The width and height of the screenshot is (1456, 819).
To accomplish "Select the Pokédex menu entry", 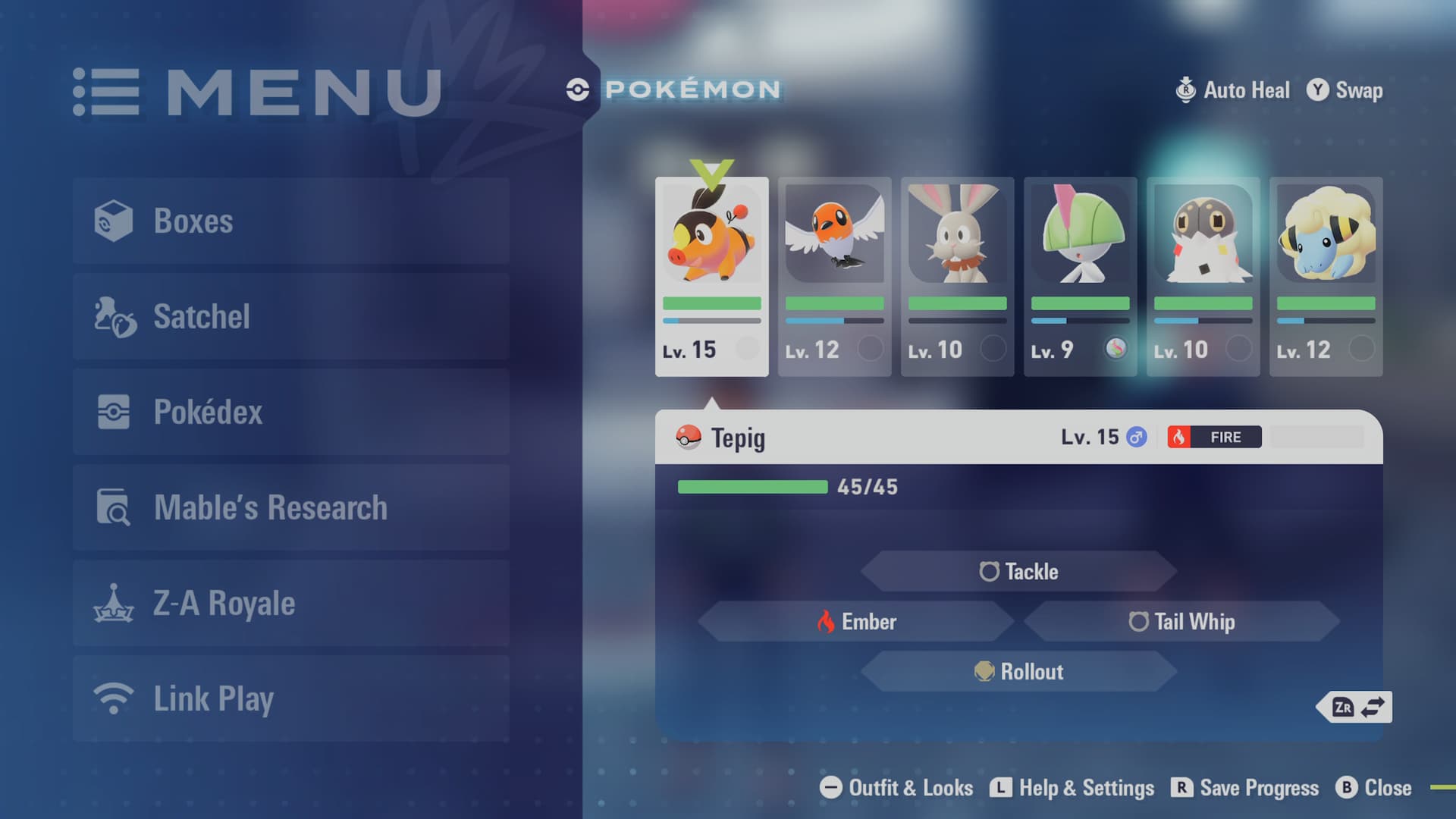I will pyautogui.click(x=291, y=412).
